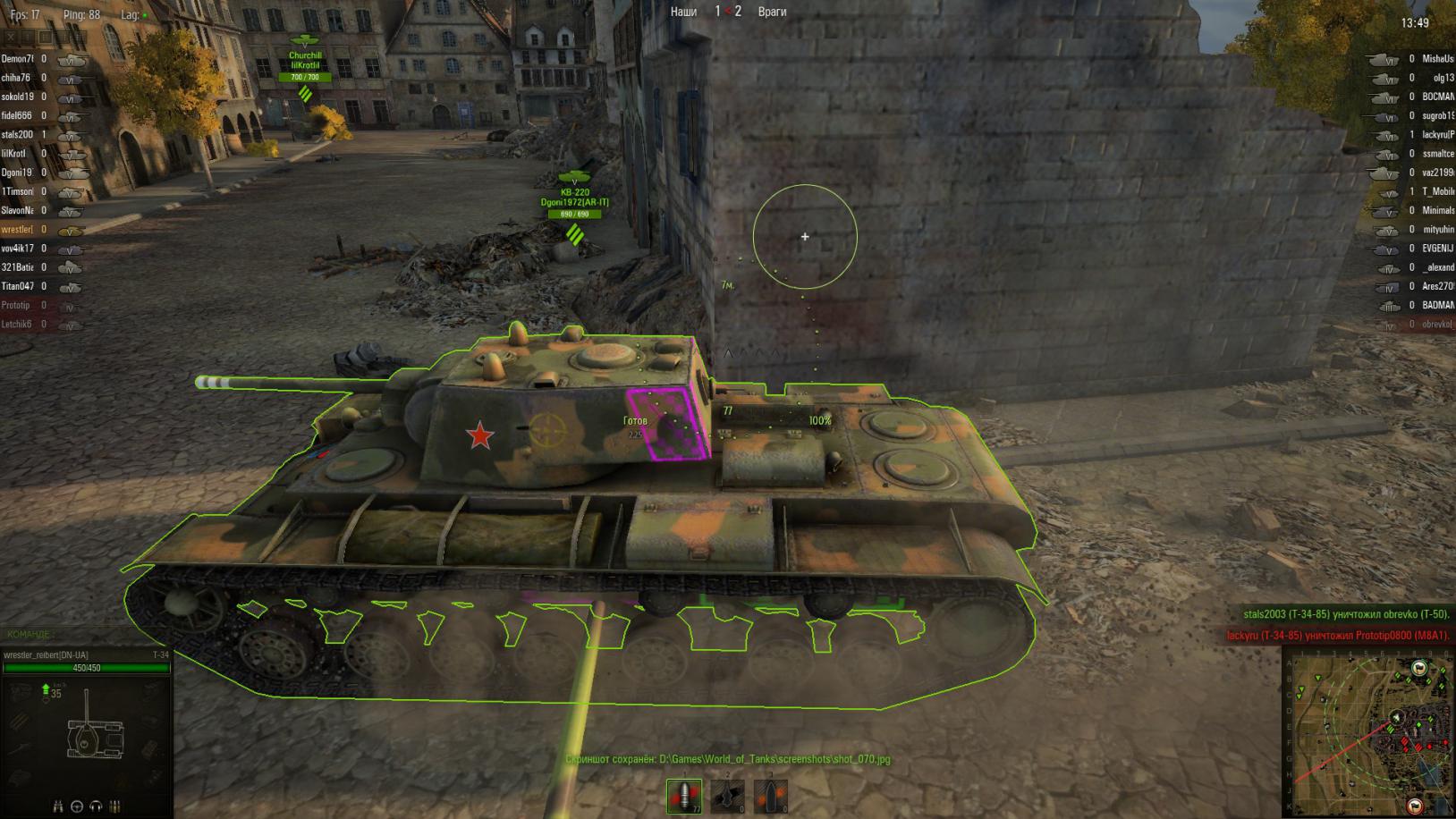Screen dimensions: 1456x819
Task: Click the steering wheel crew icon
Action: 77,806
